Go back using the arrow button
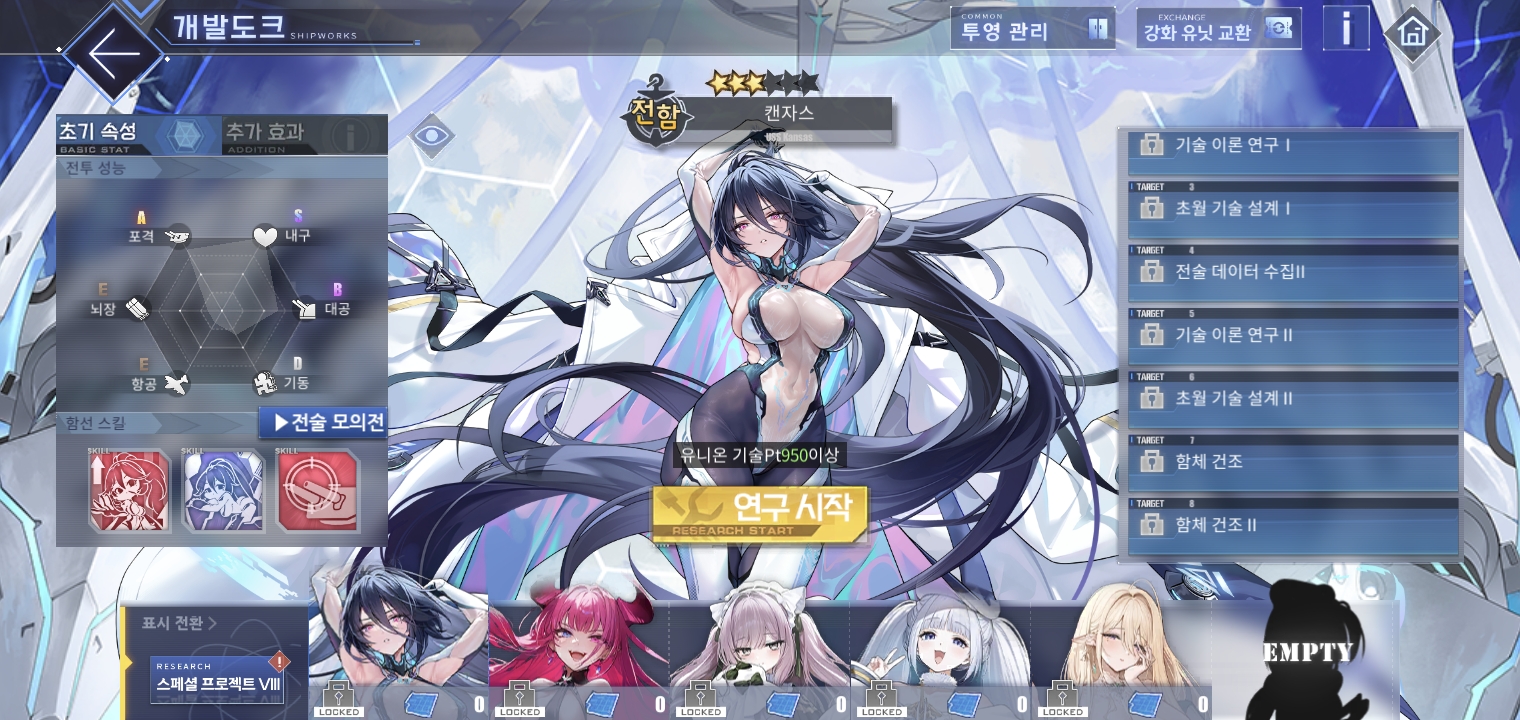The height and width of the screenshot is (720, 1520). [112, 52]
